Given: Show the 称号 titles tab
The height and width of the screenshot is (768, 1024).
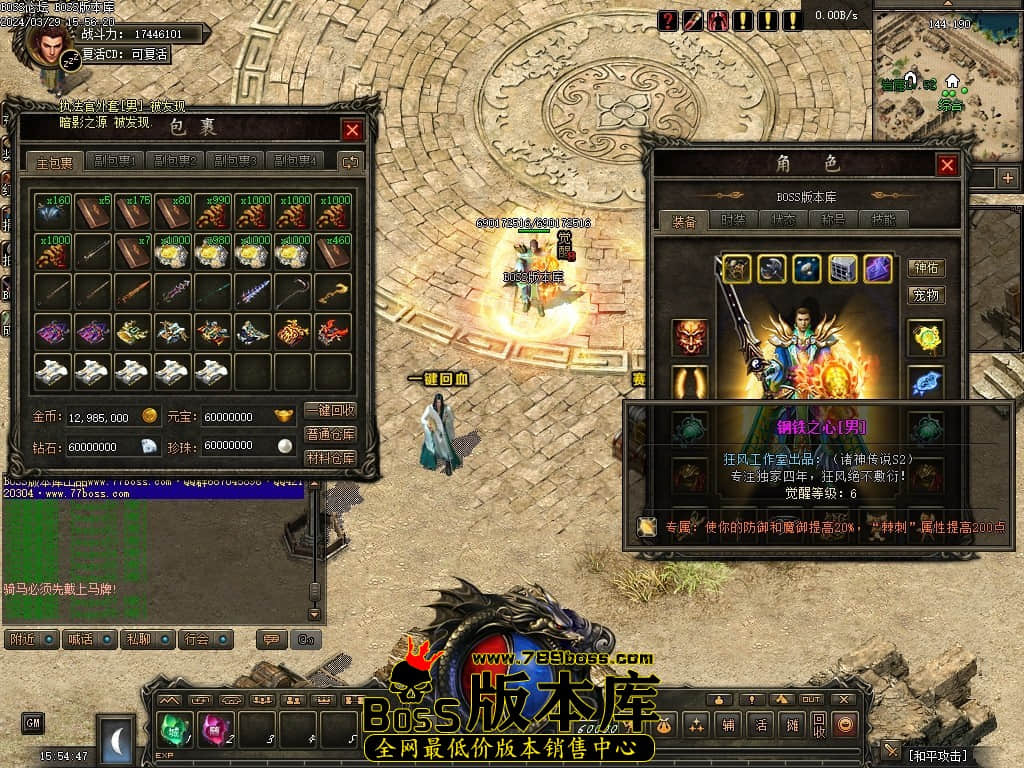Looking at the screenshot, I should coord(834,220).
